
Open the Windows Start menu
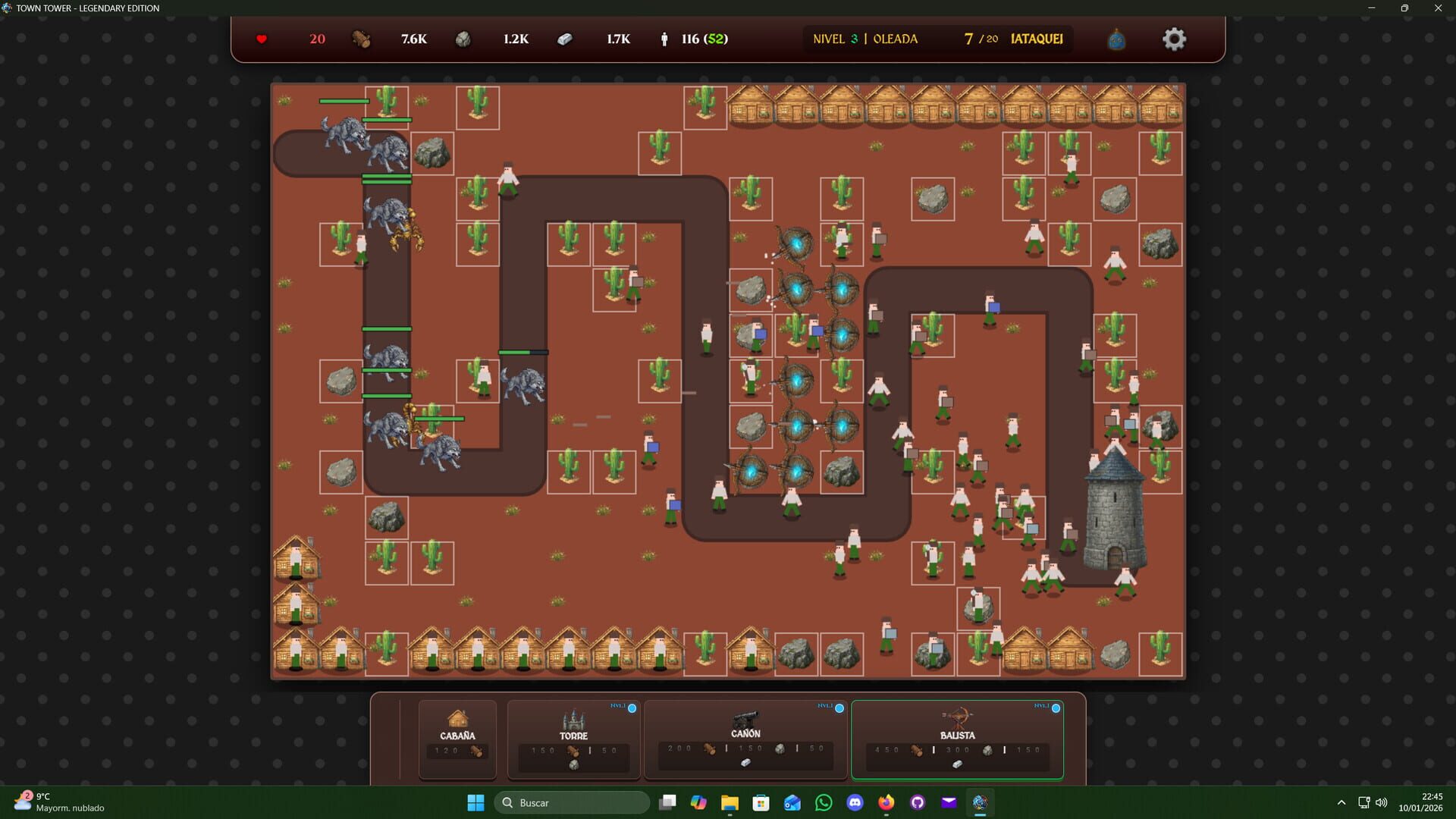click(475, 802)
